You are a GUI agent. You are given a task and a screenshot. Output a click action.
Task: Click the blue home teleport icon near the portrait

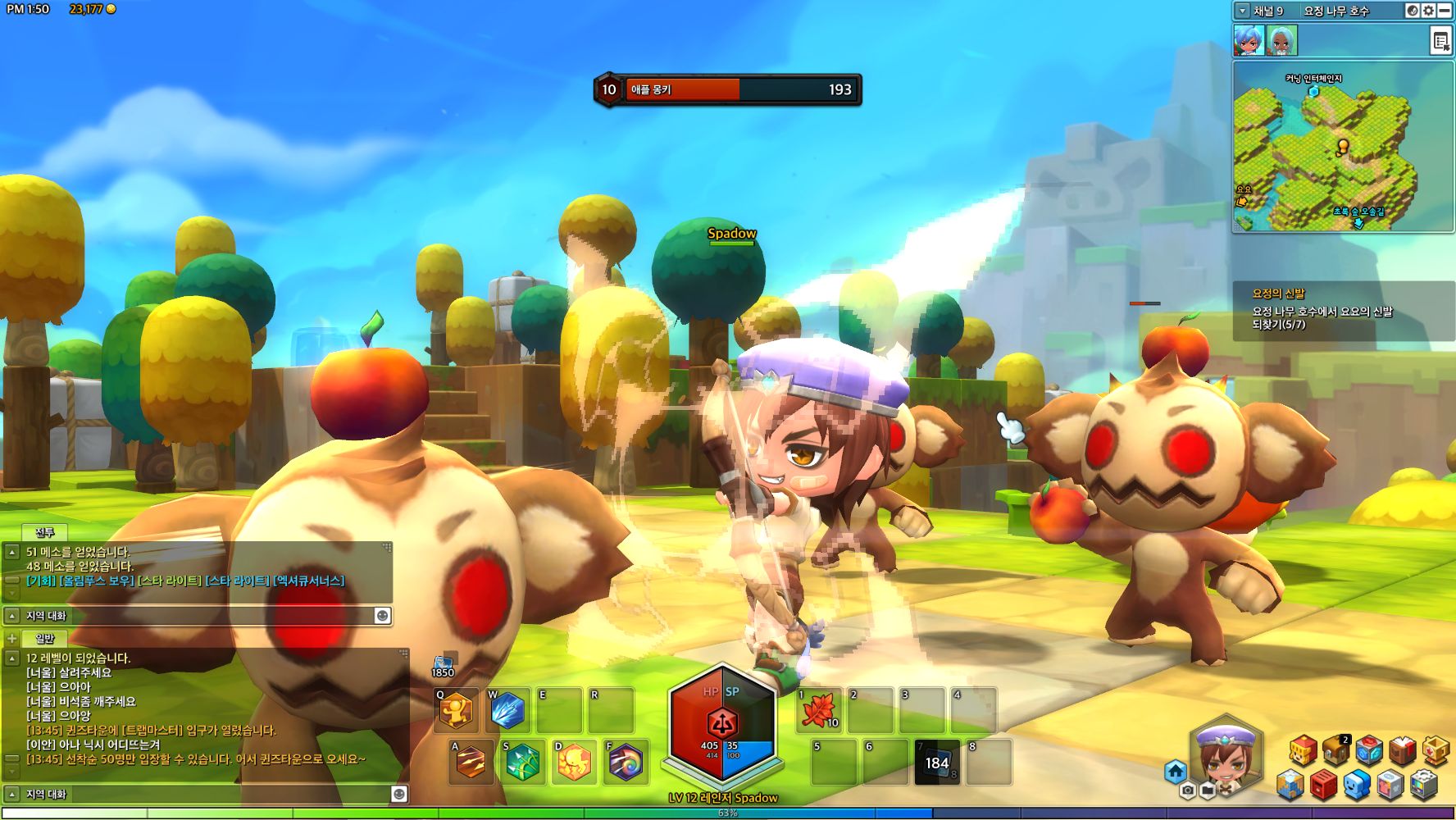tap(1177, 771)
